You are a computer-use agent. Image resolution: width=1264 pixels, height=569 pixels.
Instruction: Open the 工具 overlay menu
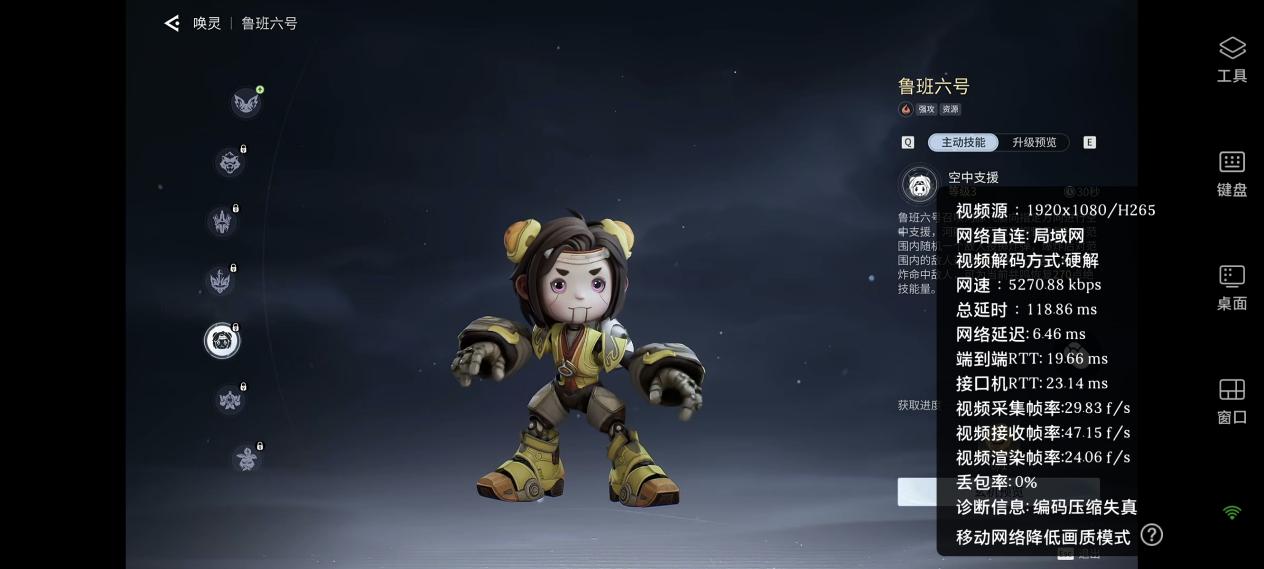pos(1232,59)
